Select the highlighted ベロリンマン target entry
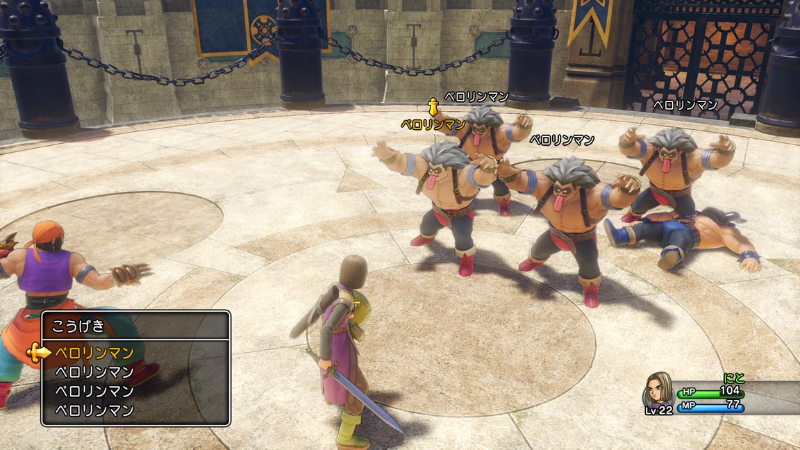This screenshot has width=800, height=450. pyautogui.click(x=94, y=352)
